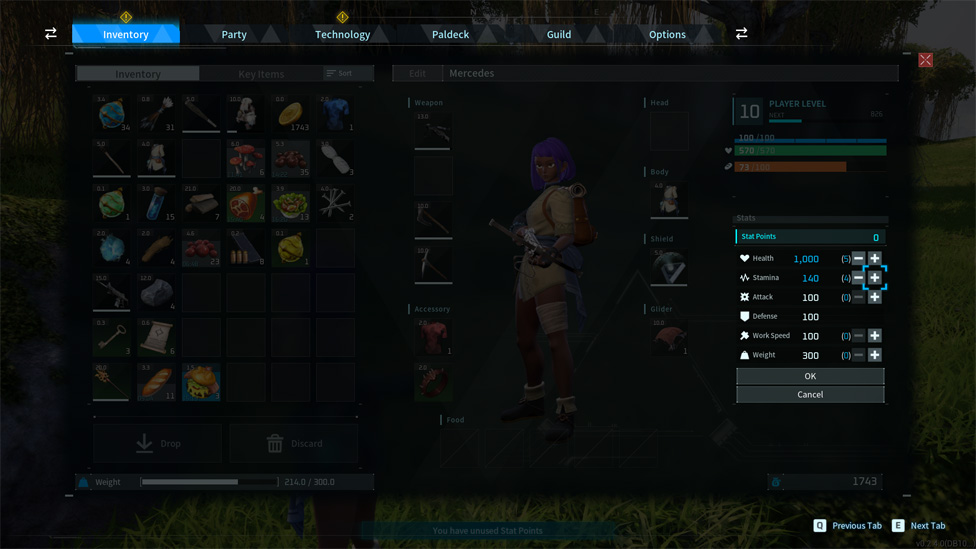This screenshot has width=976, height=549.
Task: Confirm stat changes with OK
Action: pyautogui.click(x=810, y=376)
